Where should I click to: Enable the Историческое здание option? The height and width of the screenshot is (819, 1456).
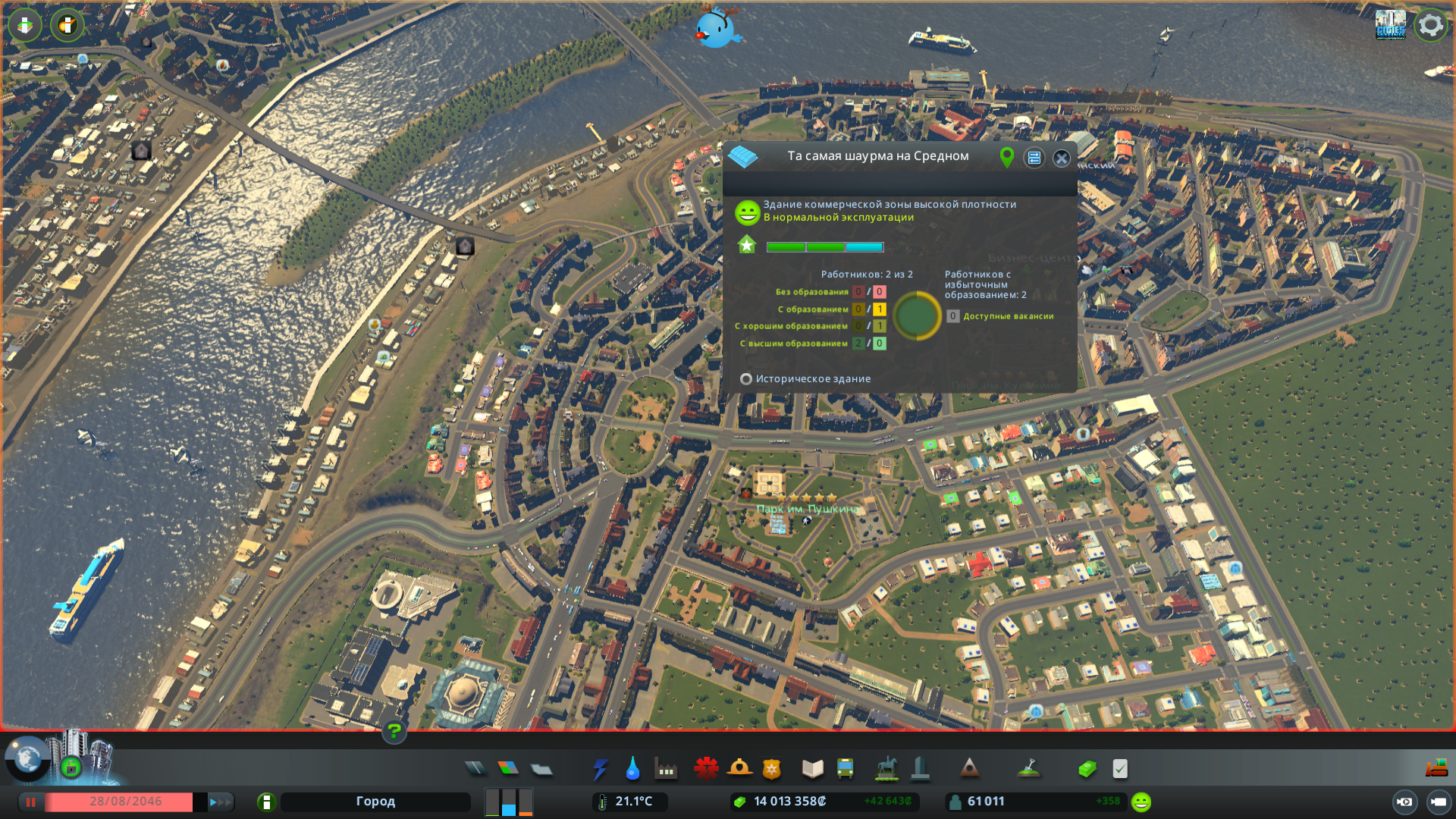click(x=746, y=378)
